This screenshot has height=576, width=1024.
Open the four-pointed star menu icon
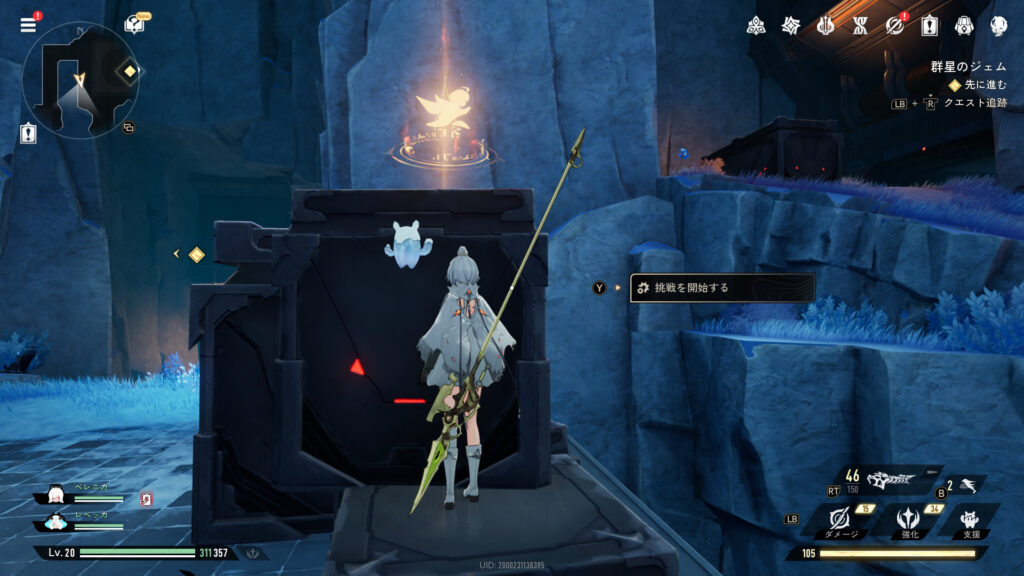tap(791, 25)
